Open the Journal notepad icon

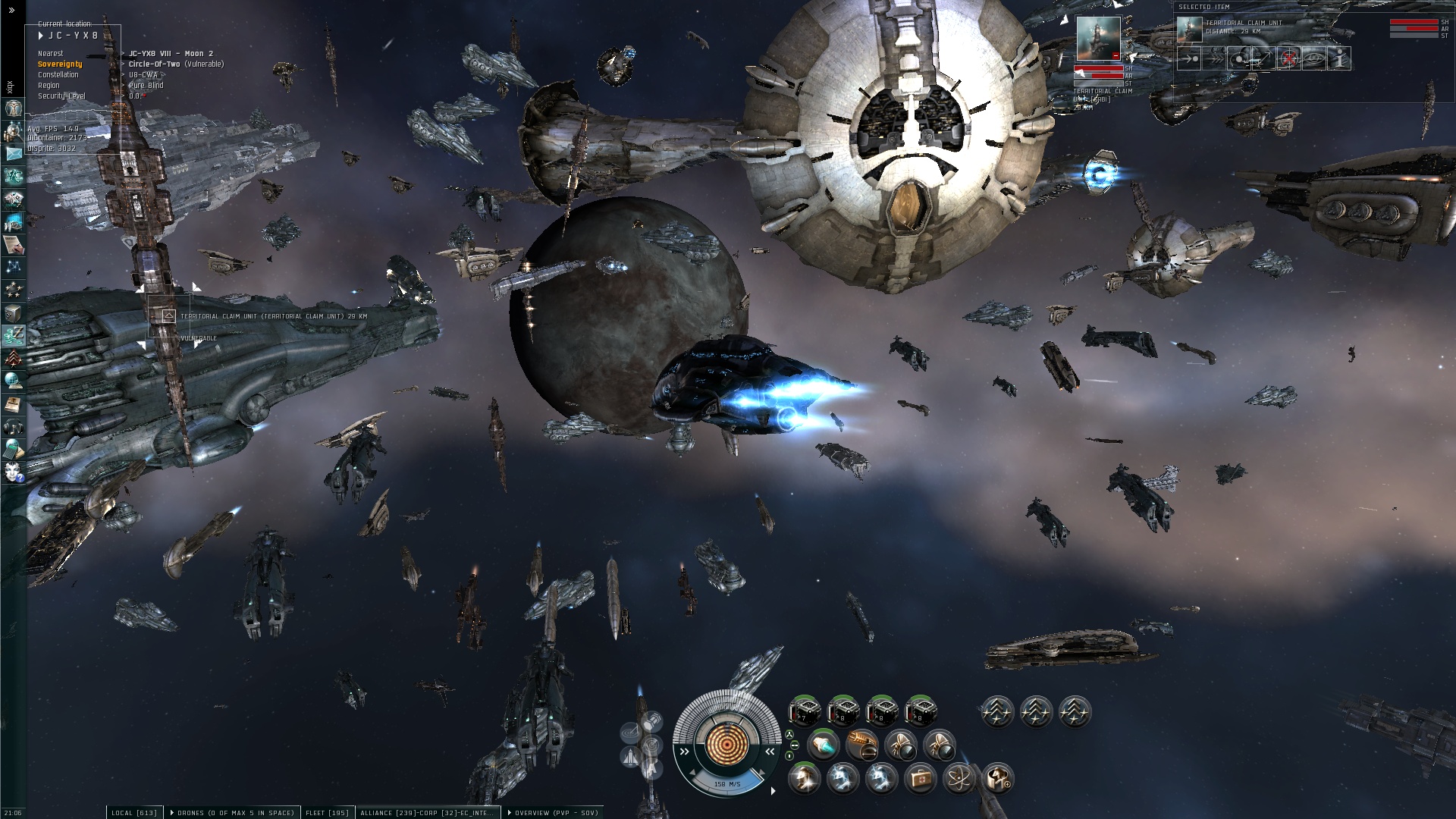point(13,244)
